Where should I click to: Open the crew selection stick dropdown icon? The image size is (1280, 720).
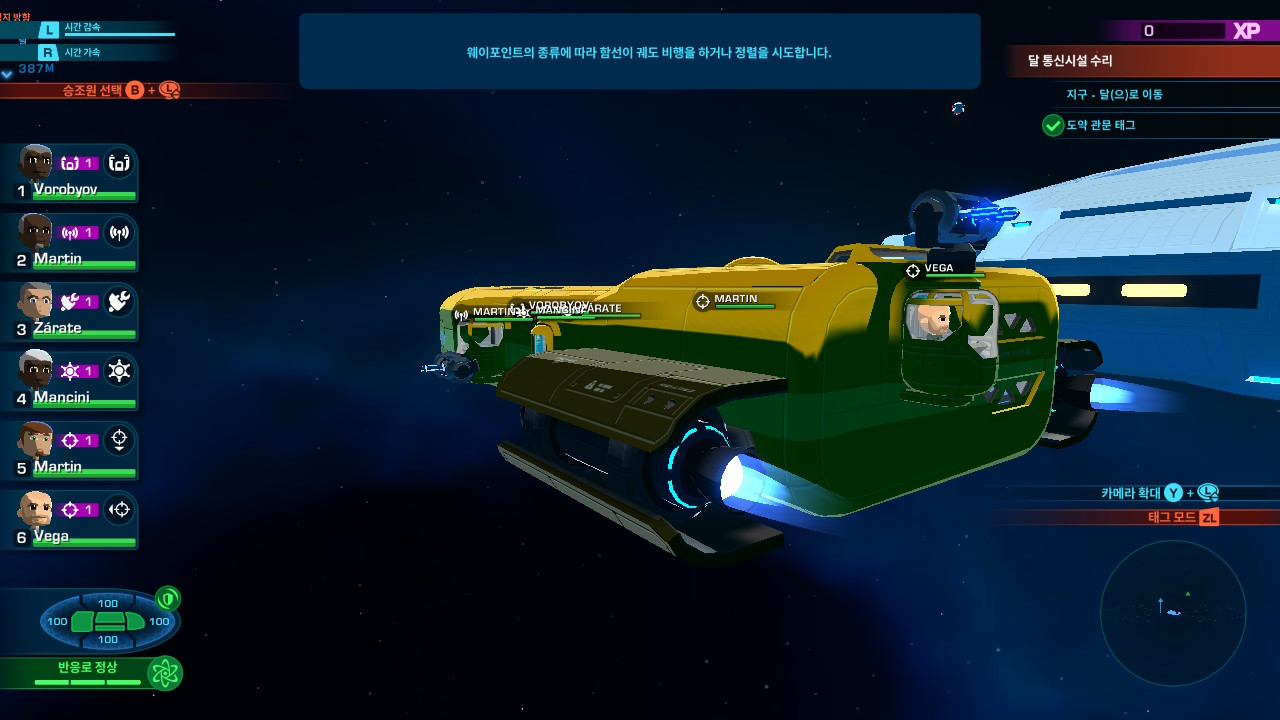click(x=170, y=91)
